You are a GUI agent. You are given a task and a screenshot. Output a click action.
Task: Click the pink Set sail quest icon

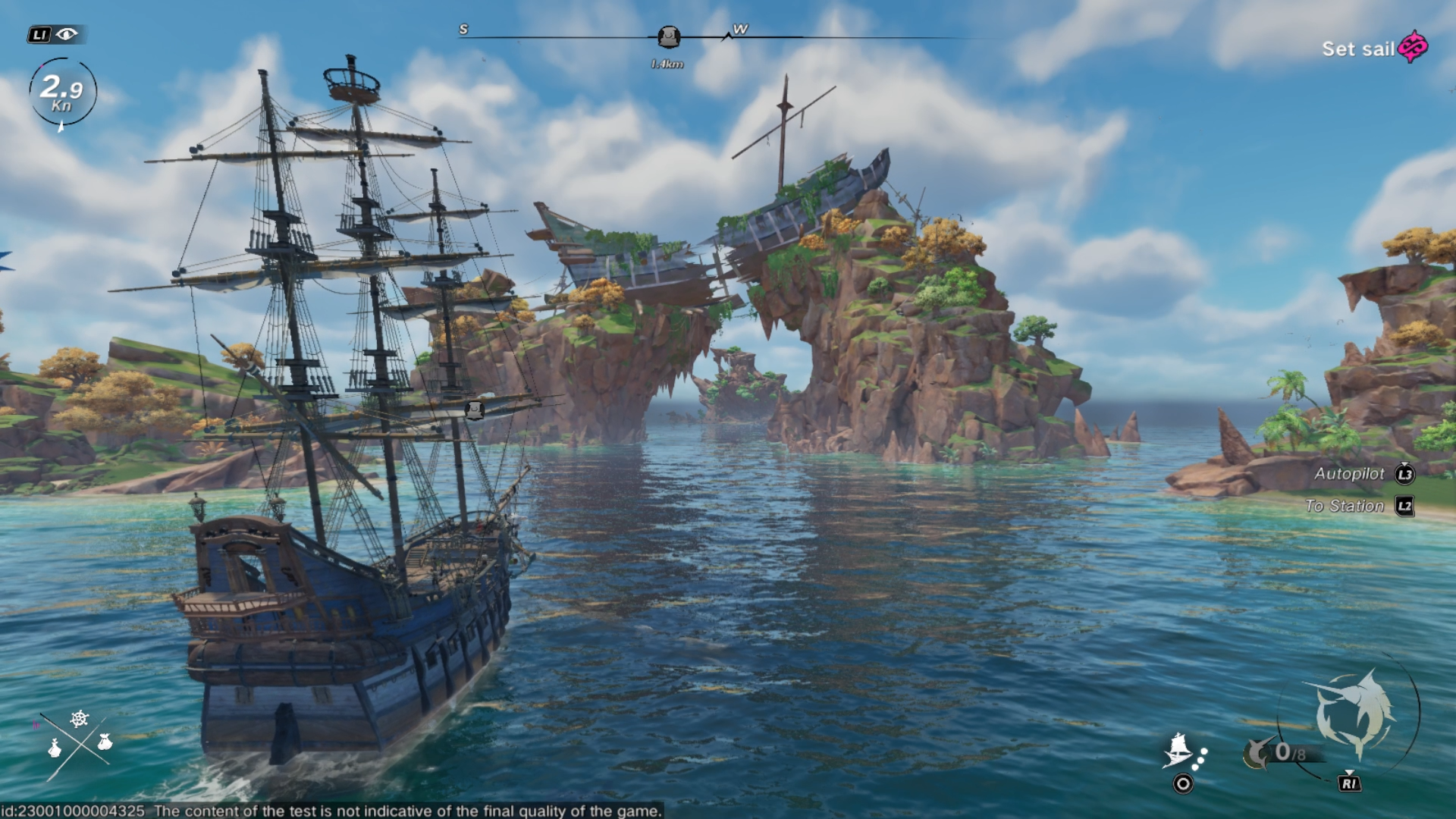pyautogui.click(x=1413, y=48)
